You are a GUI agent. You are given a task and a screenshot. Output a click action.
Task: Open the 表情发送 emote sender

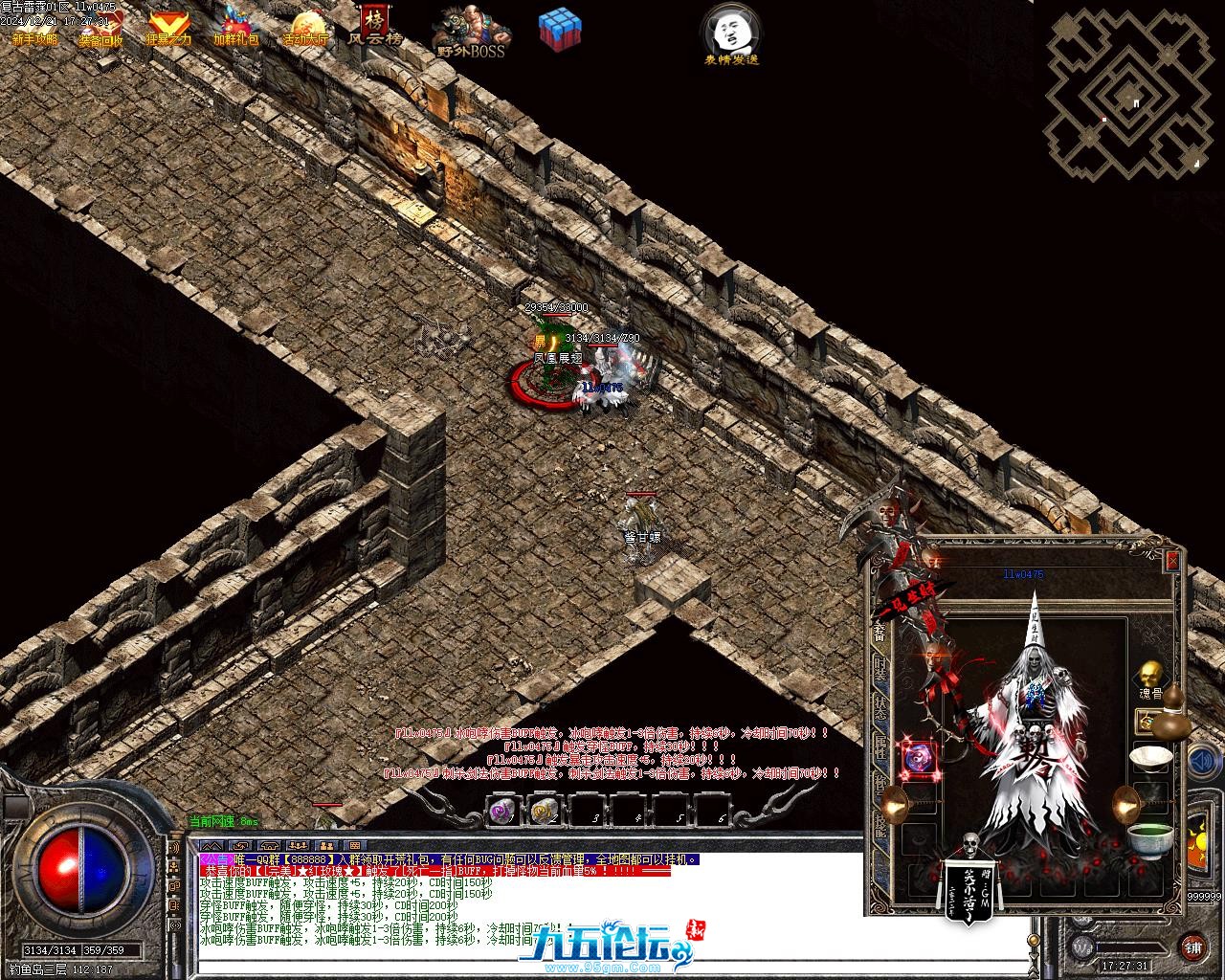pos(732,33)
